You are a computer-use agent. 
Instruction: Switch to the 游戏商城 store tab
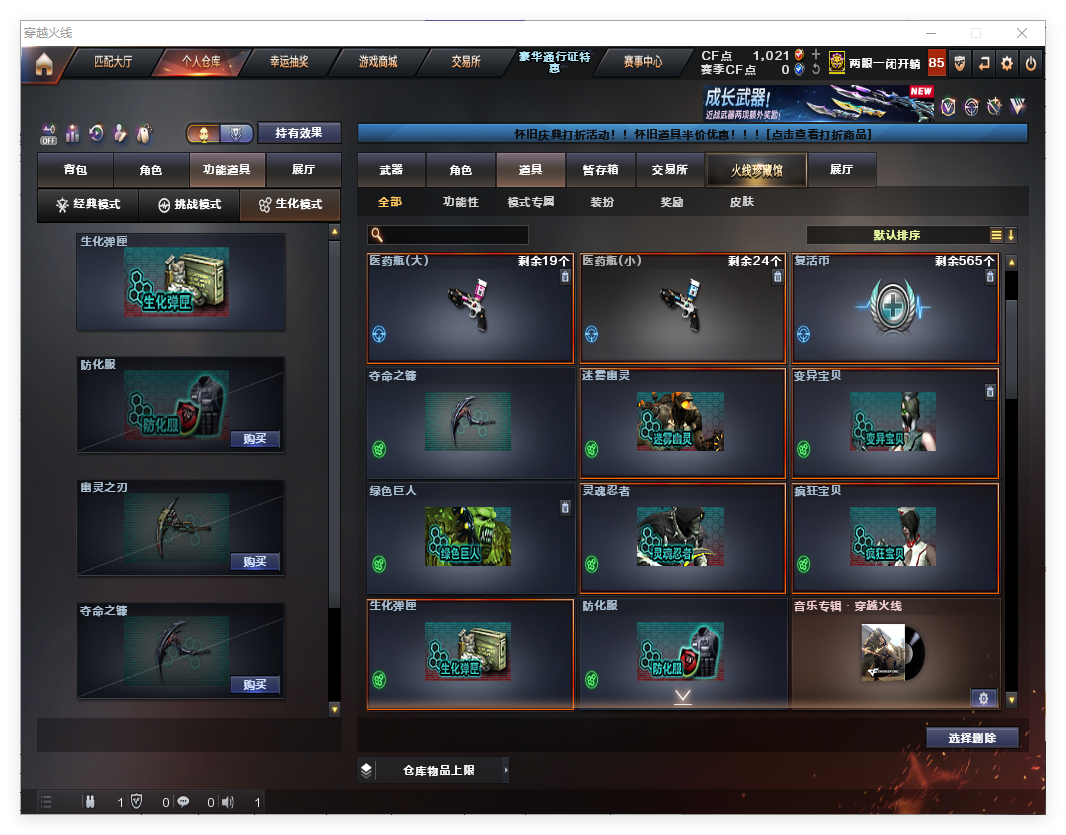[x=378, y=62]
